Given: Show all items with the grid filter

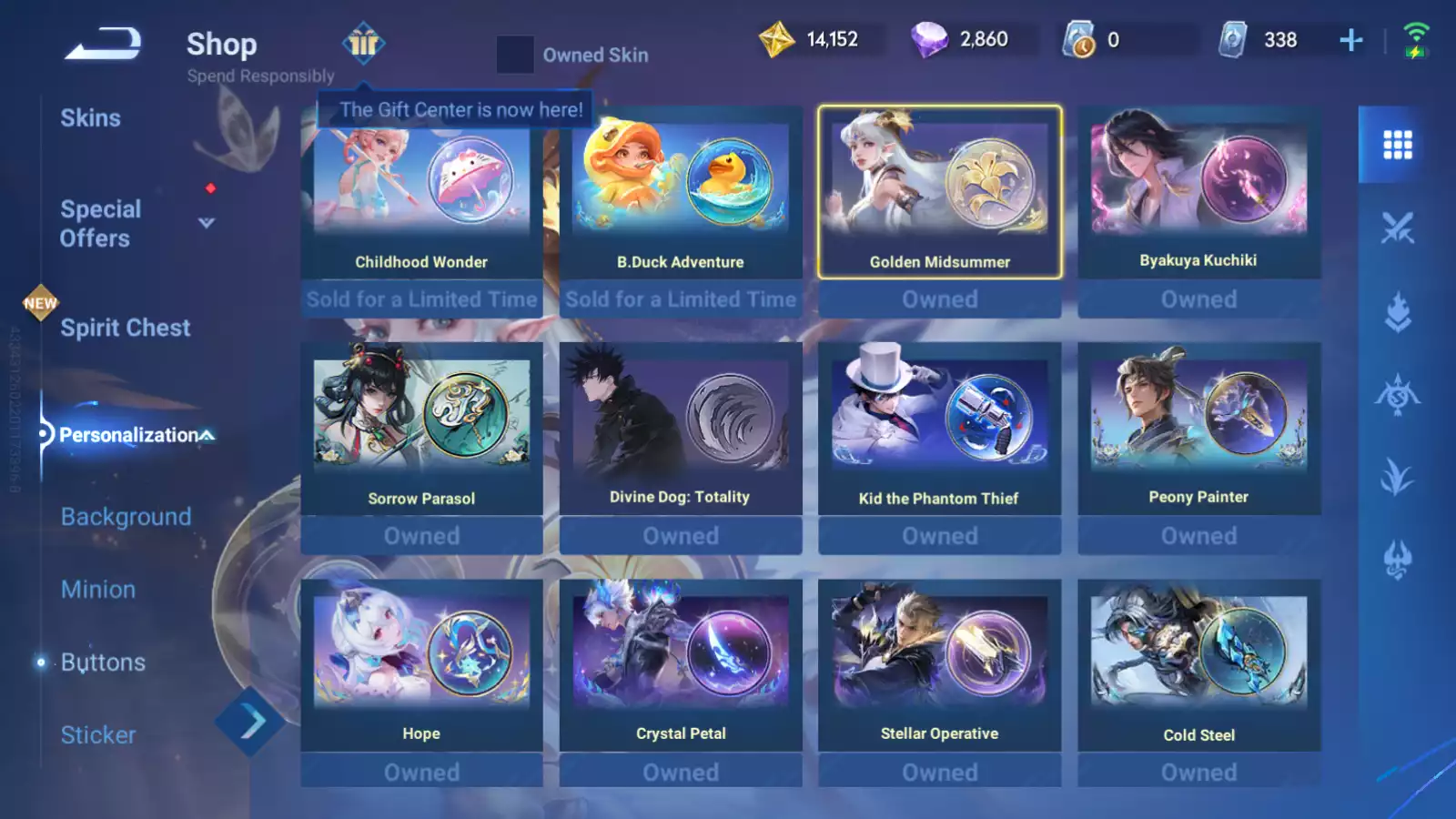Looking at the screenshot, I should coord(1397,145).
